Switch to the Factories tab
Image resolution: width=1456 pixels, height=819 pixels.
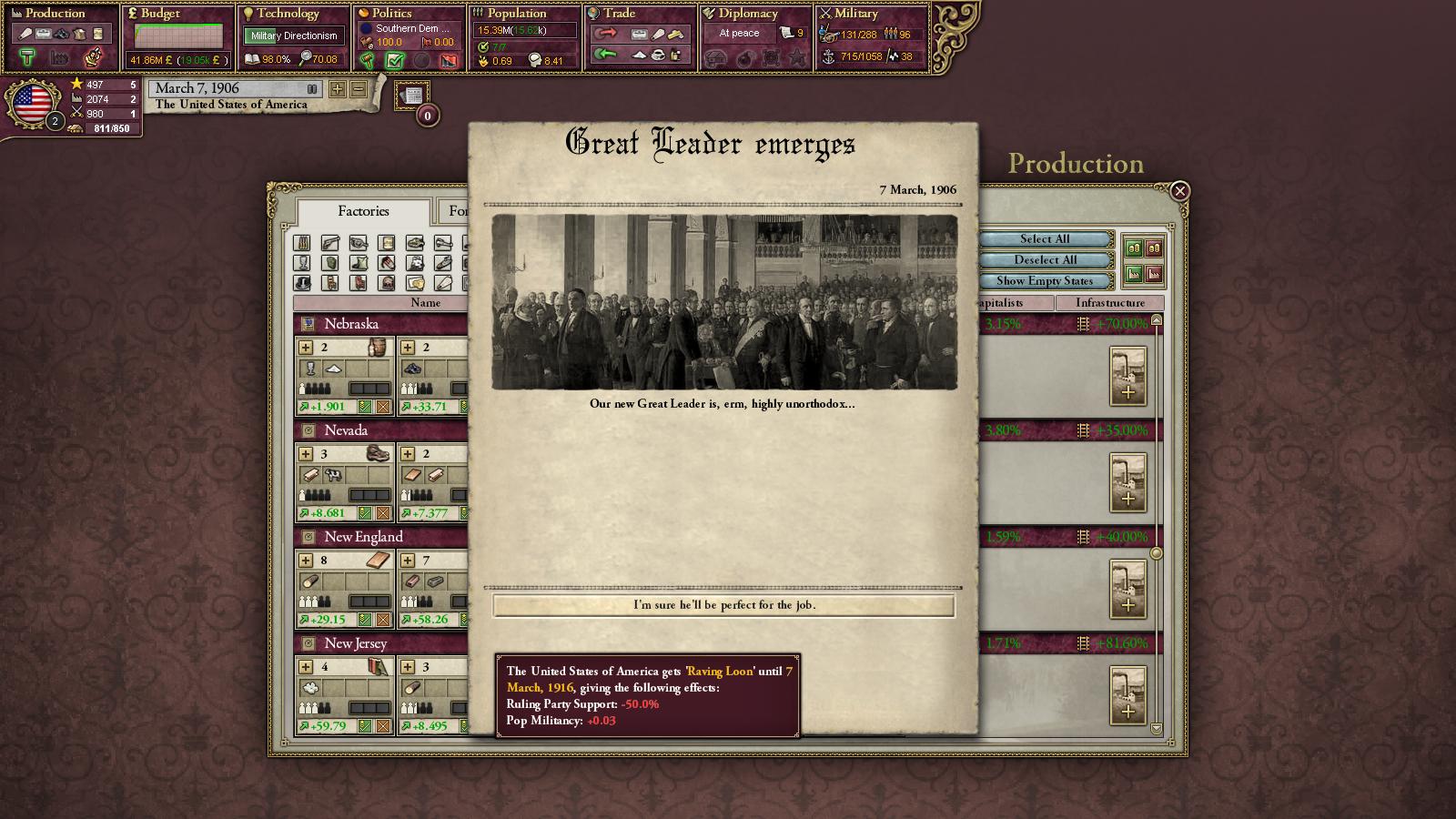tap(363, 211)
